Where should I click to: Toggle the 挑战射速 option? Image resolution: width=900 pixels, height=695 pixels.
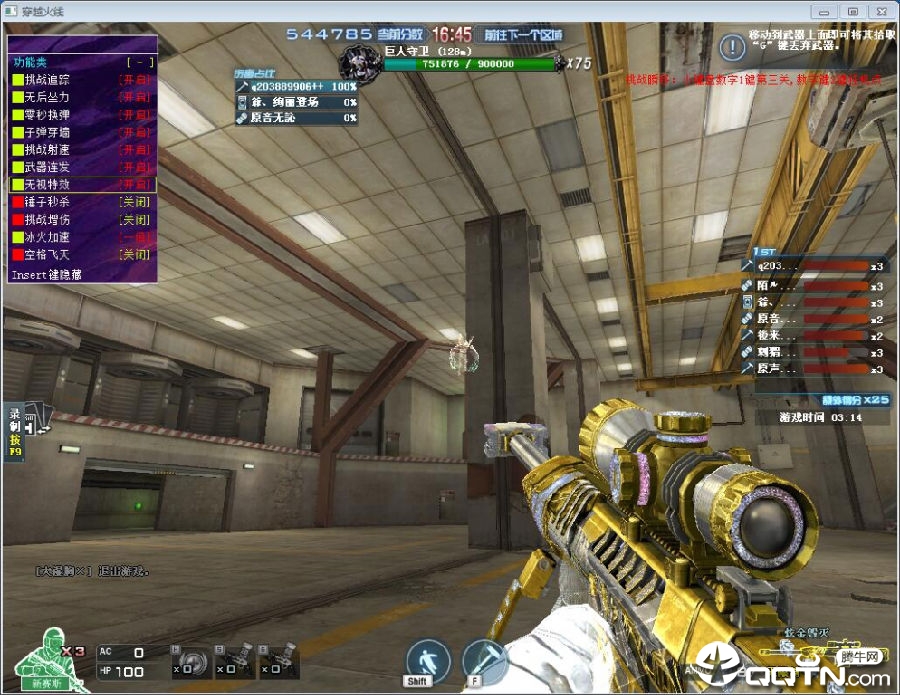coord(82,149)
